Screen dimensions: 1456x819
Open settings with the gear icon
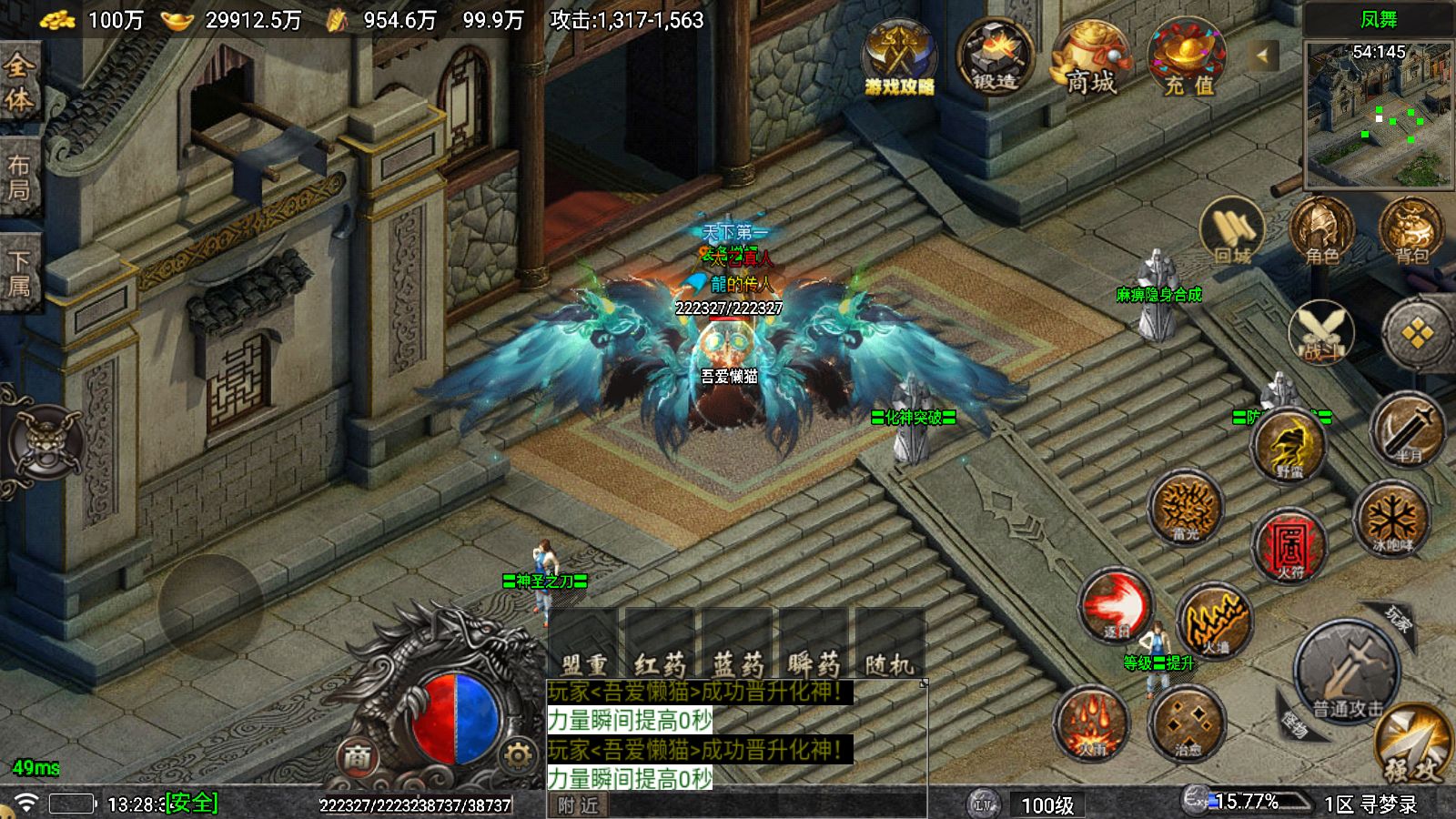pos(517,755)
